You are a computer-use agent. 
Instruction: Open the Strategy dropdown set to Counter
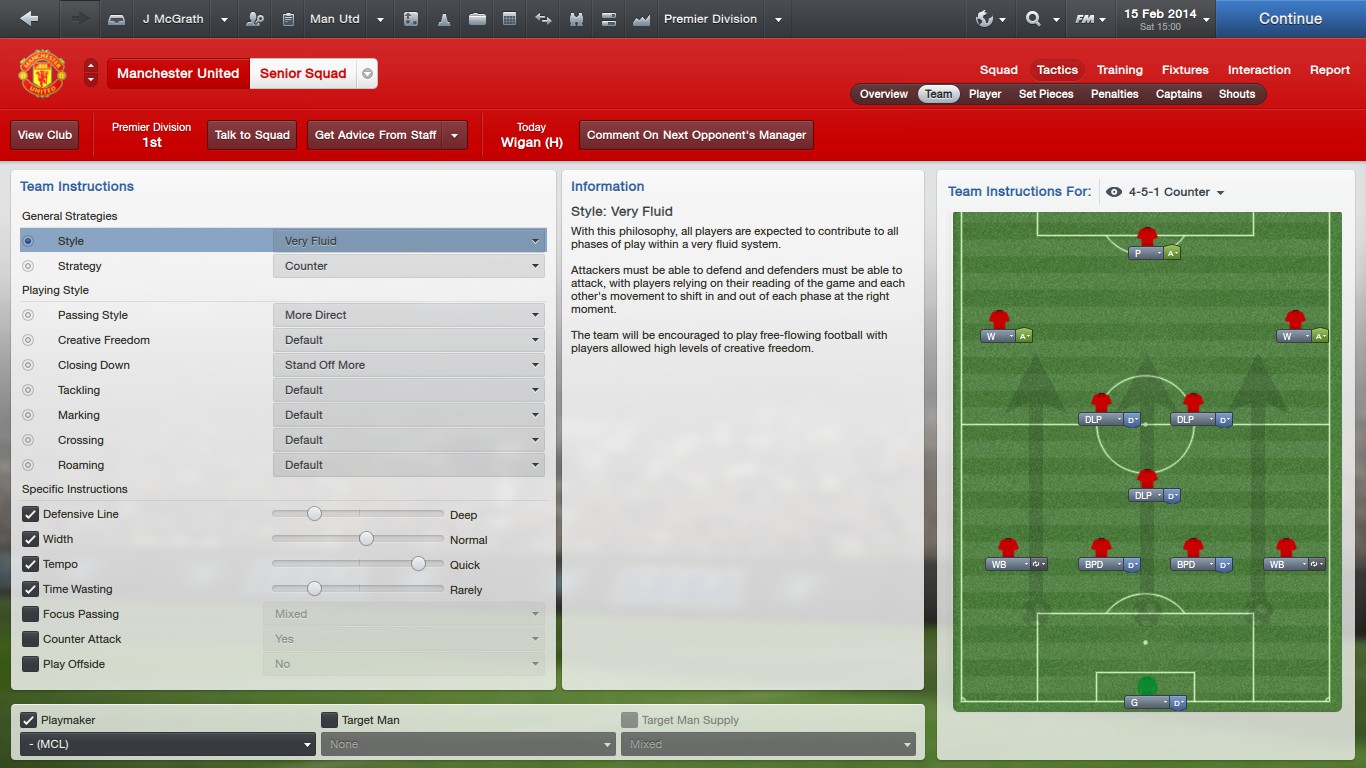409,266
